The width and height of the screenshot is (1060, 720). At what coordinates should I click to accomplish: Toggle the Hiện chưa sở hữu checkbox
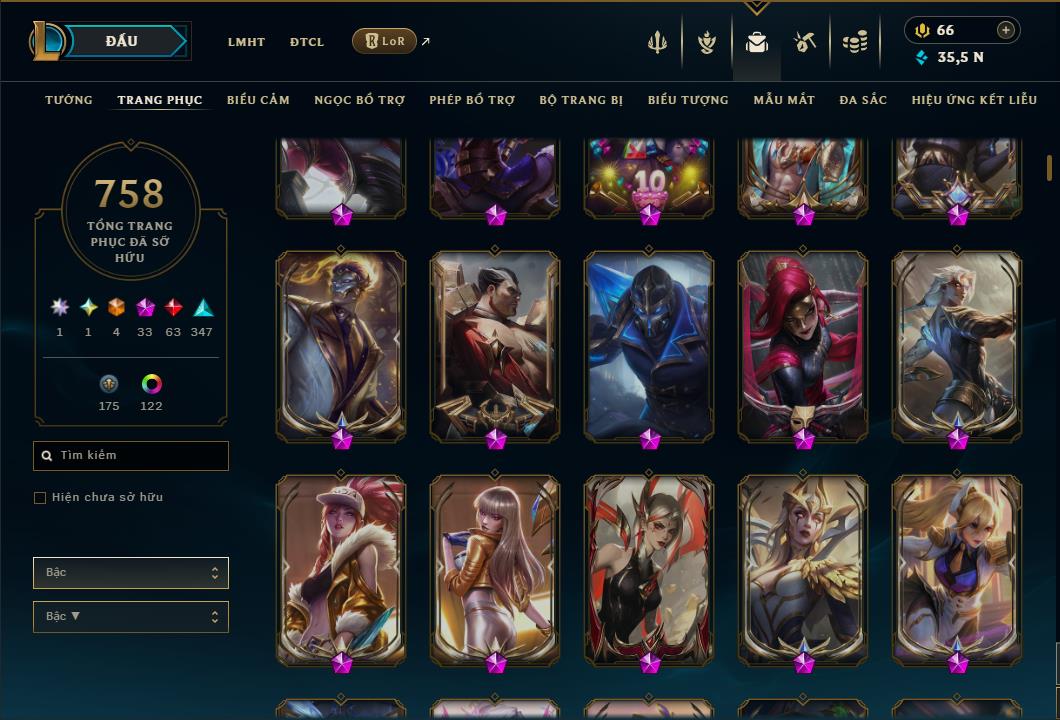pyautogui.click(x=40, y=498)
